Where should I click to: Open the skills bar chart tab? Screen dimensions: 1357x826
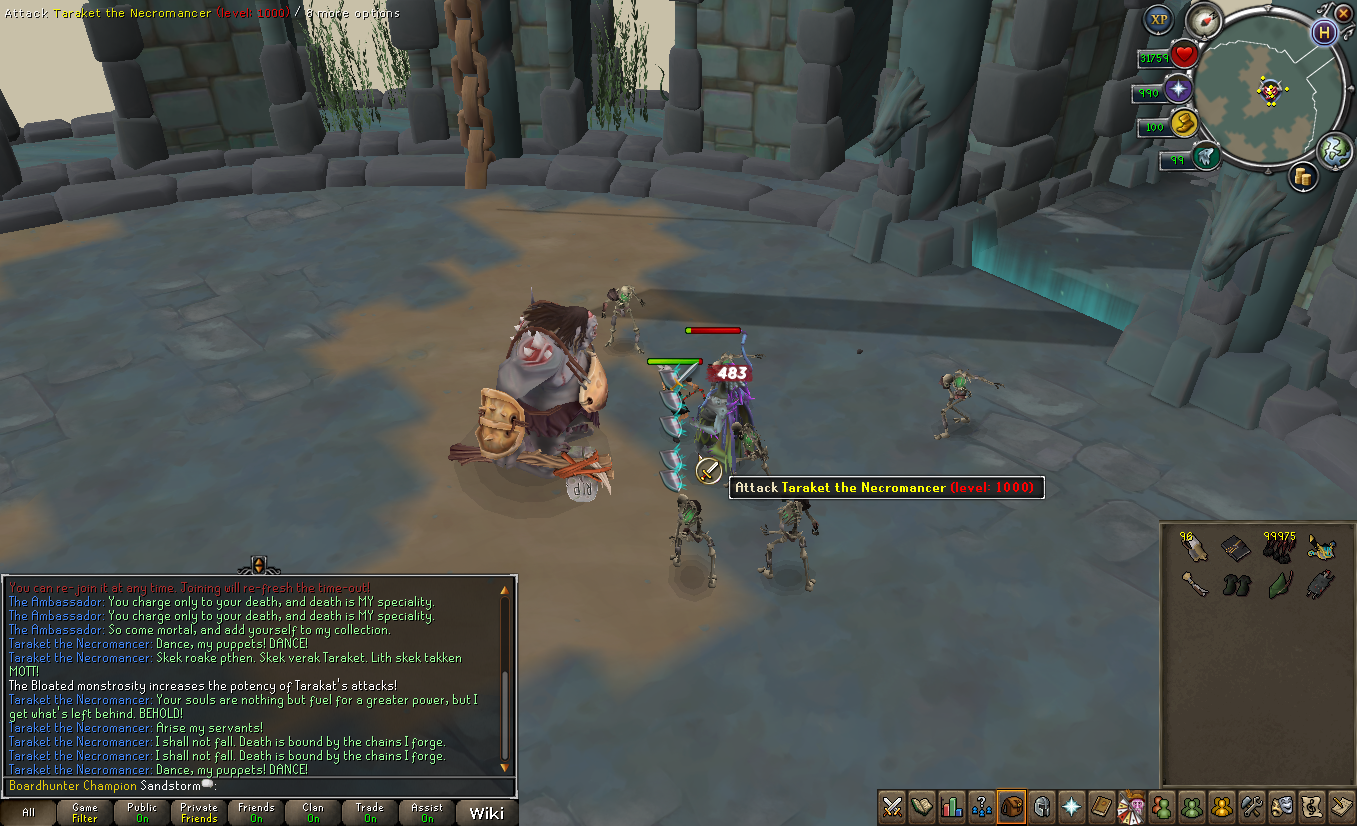pos(952,805)
